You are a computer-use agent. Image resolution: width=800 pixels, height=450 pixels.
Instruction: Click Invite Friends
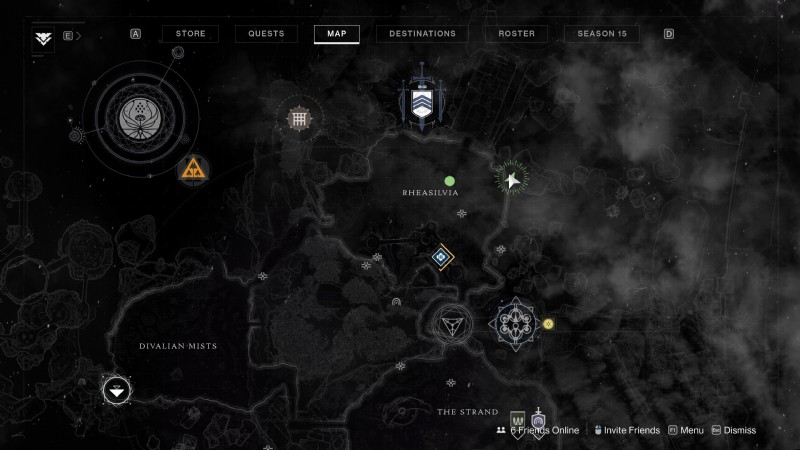point(628,430)
